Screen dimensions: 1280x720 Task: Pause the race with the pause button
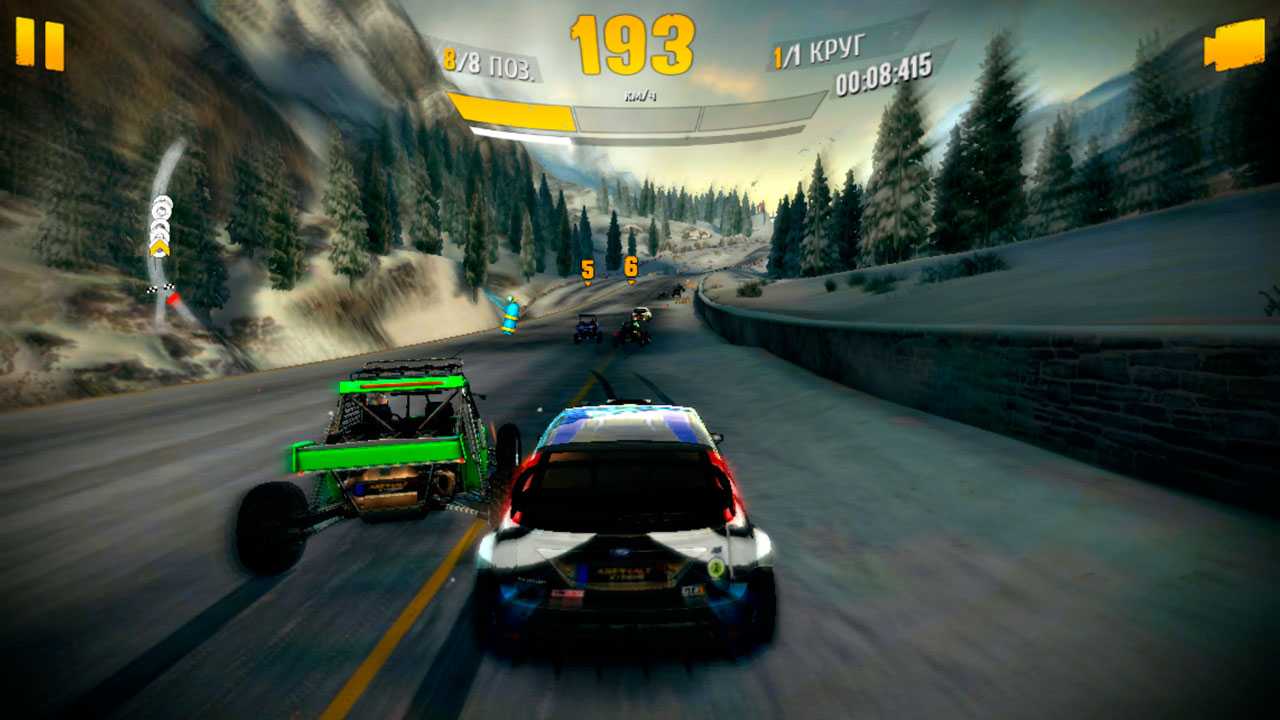click(x=40, y=45)
